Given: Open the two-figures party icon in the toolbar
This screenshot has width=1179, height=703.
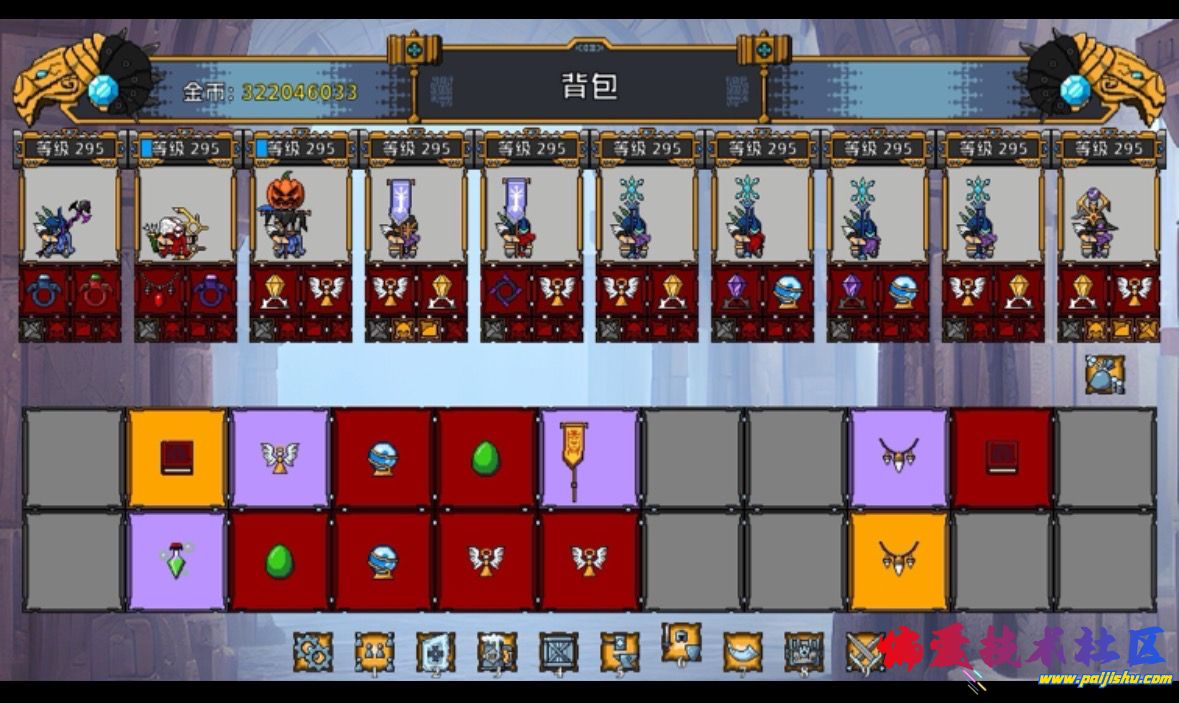Looking at the screenshot, I should click(x=374, y=652).
